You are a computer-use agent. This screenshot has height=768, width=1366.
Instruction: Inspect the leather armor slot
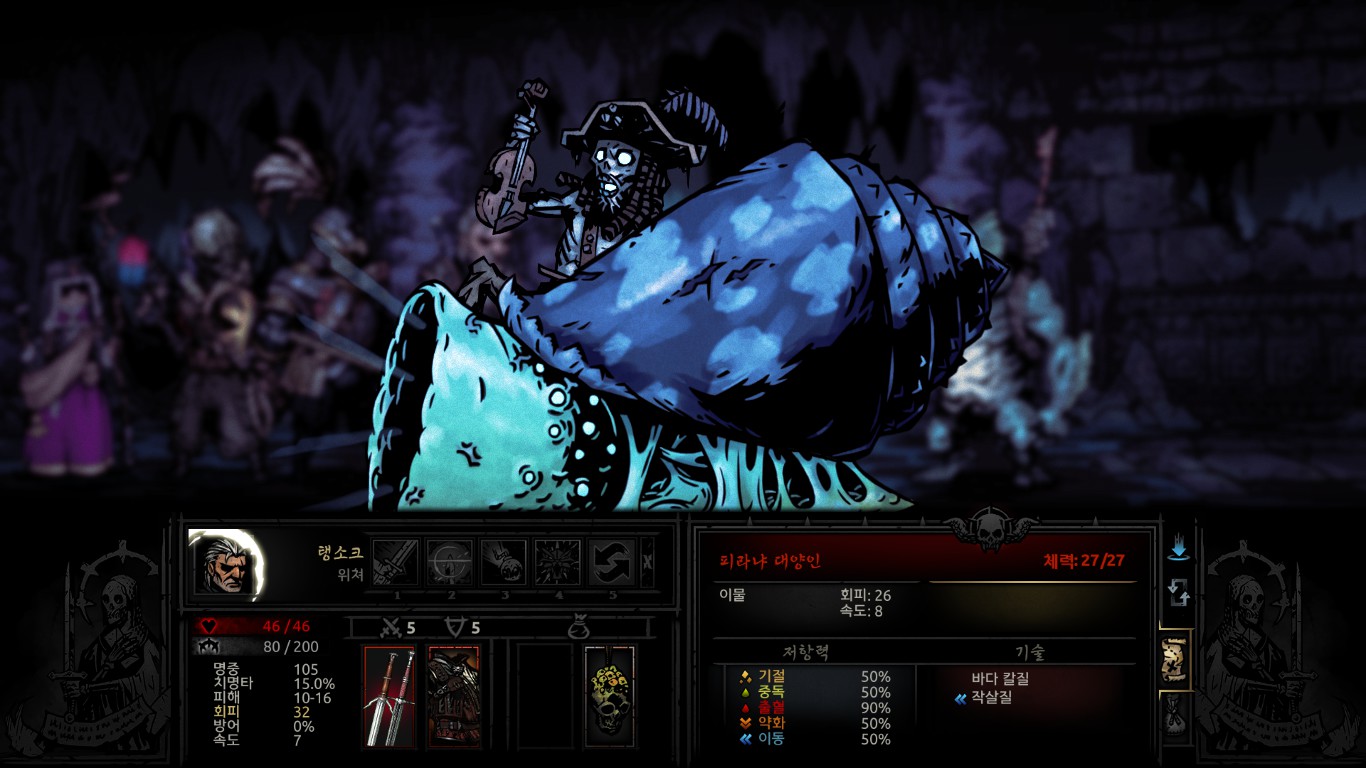pyautogui.click(x=453, y=696)
